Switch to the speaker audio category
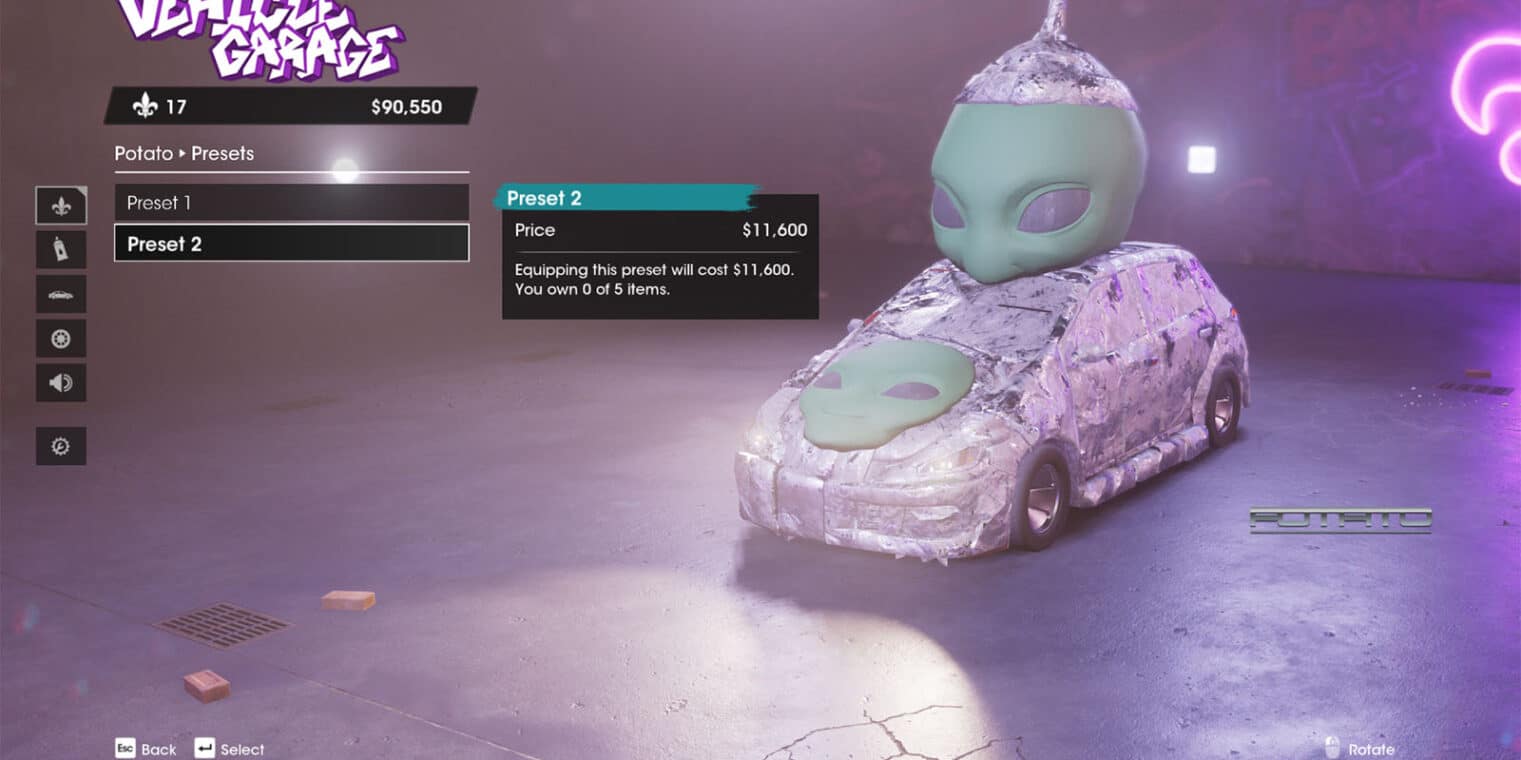Screen dimensions: 1521x760 point(61,382)
